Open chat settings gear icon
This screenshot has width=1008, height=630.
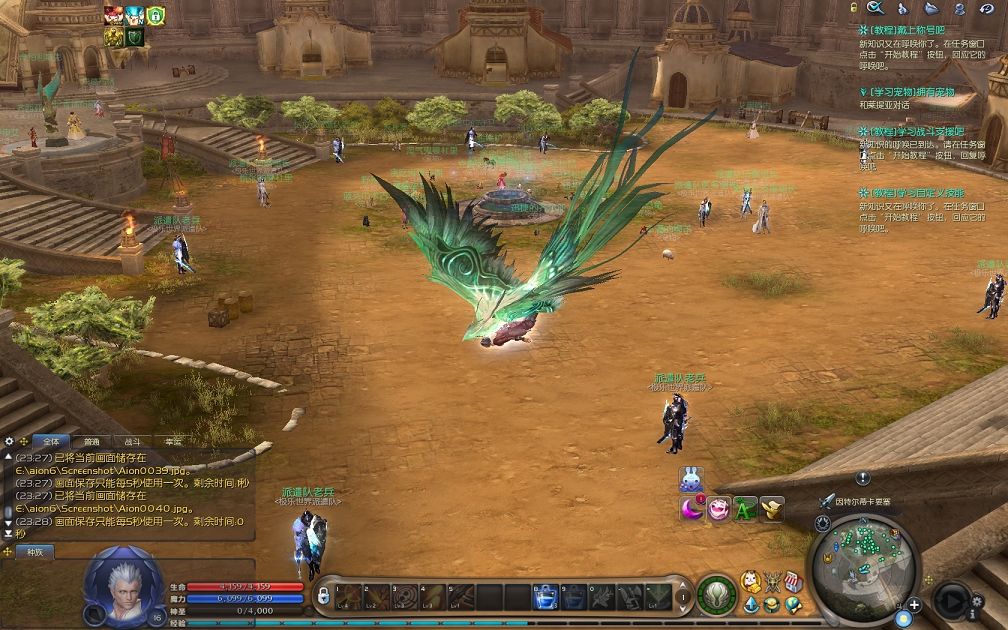pos(9,441)
